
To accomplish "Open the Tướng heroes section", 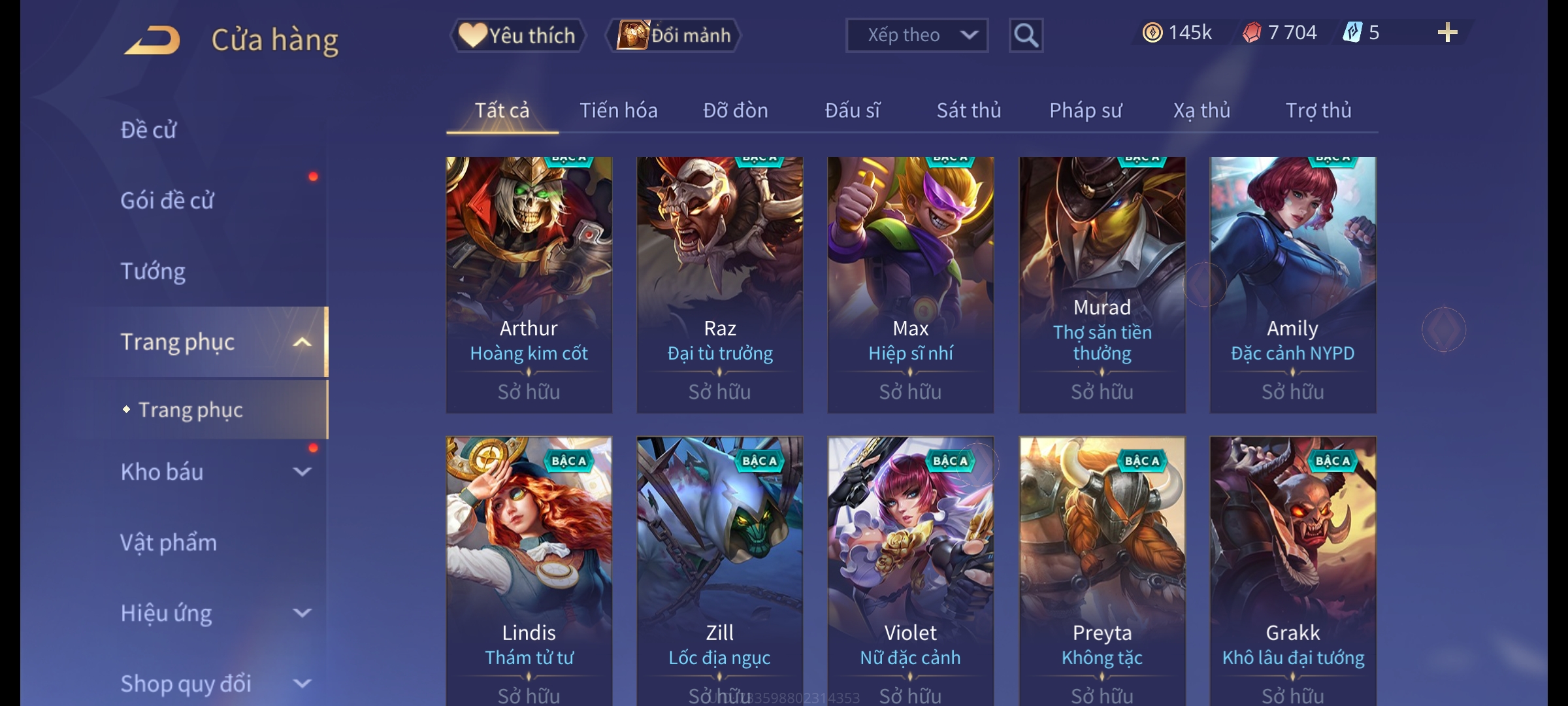I will point(153,271).
